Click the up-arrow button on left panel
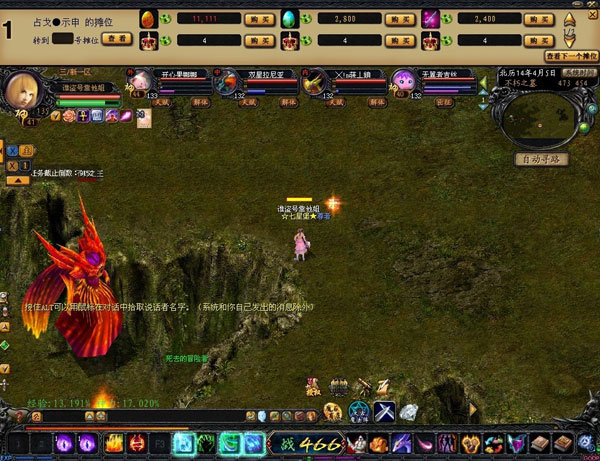This screenshot has height=461, width=600. 18,180
